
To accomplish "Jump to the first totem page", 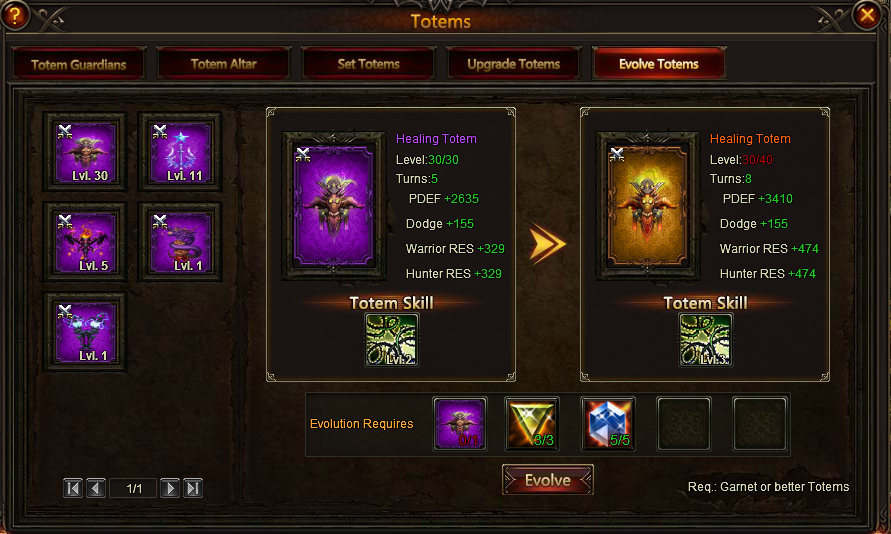I will pos(73,488).
